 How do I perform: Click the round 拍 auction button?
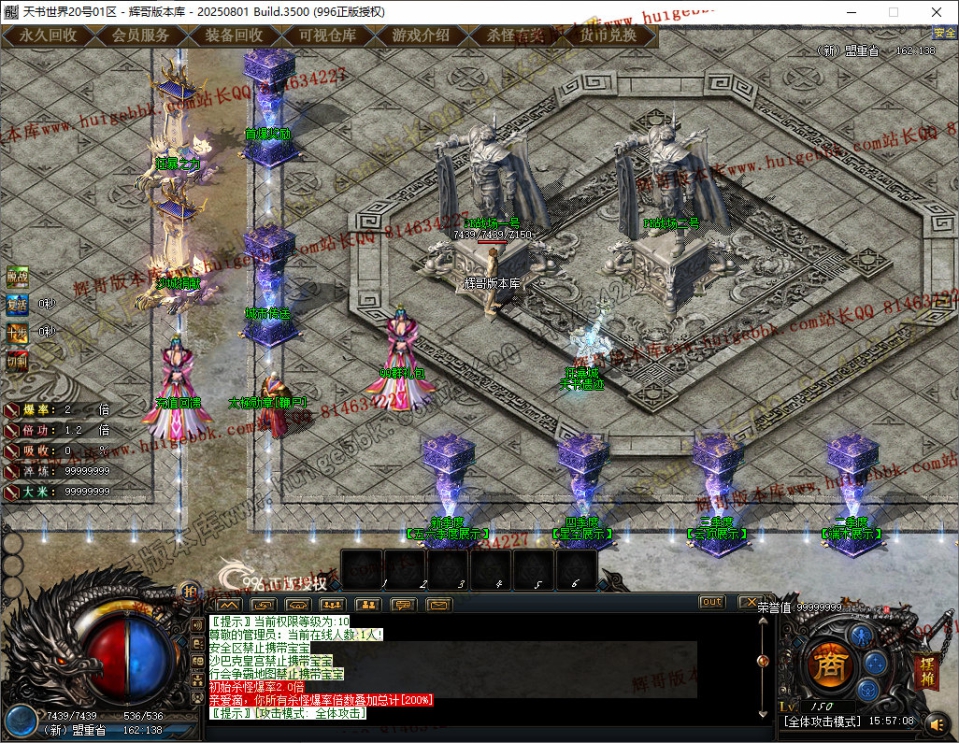(x=190, y=592)
